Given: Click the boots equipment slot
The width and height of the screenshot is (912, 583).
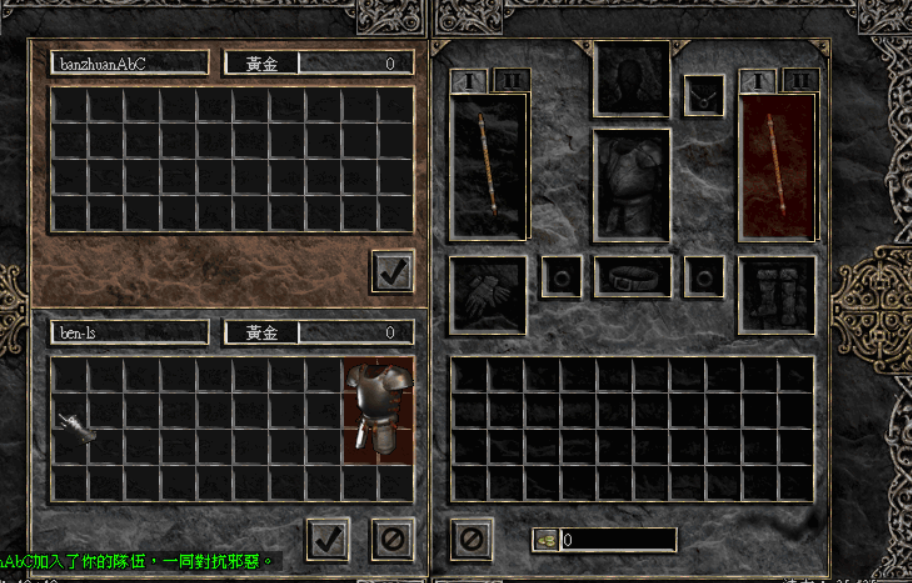Looking at the screenshot, I should point(777,294).
